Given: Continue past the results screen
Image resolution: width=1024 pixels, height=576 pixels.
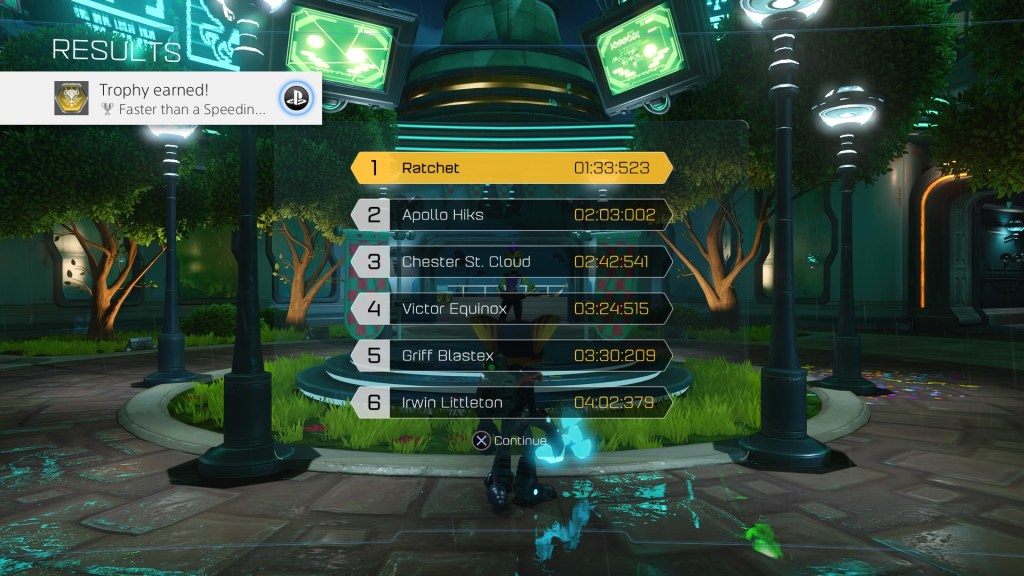Looking at the screenshot, I should click(510, 441).
